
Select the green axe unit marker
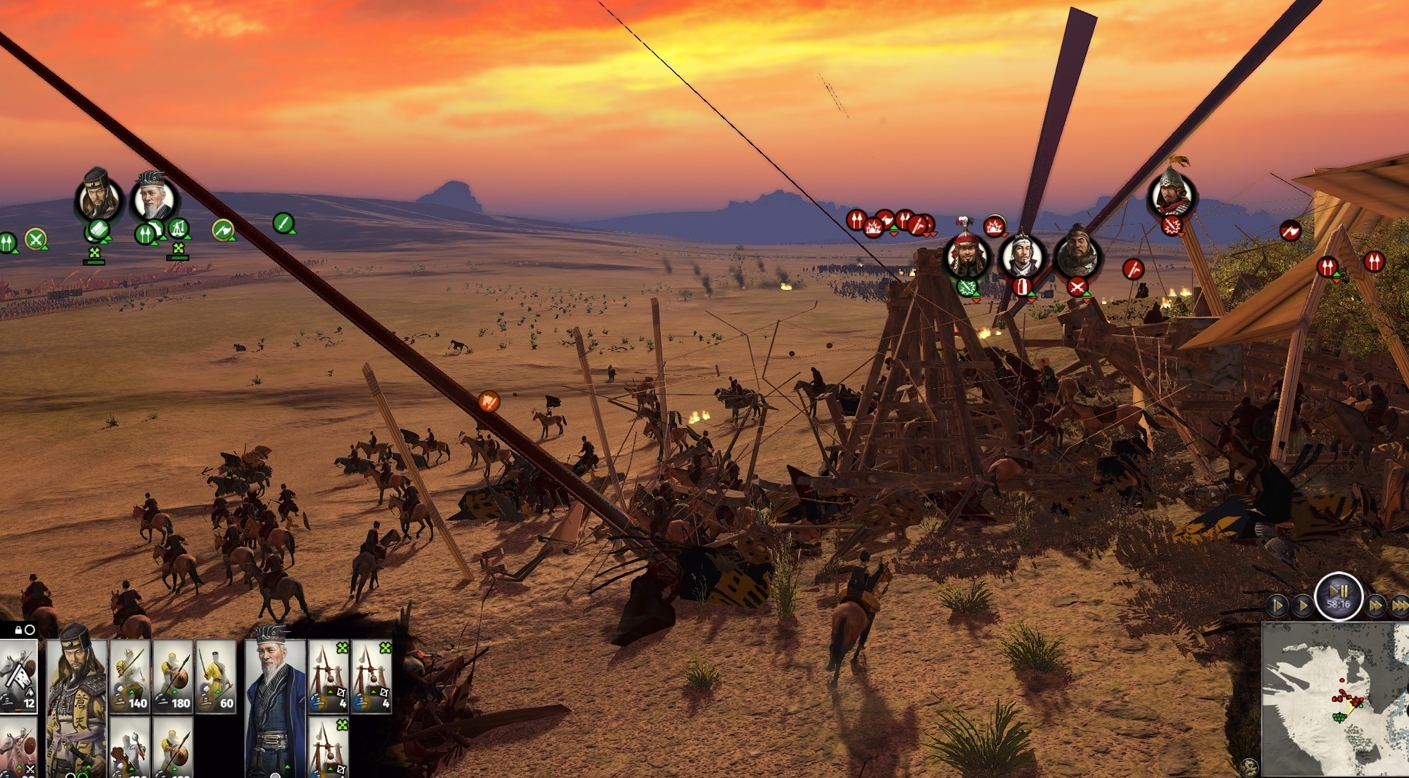(x=223, y=230)
